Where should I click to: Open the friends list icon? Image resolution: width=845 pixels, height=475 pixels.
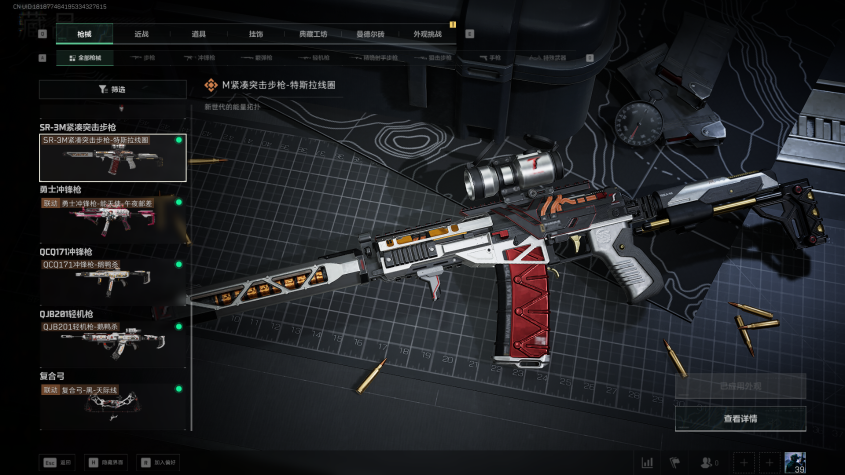click(x=709, y=462)
